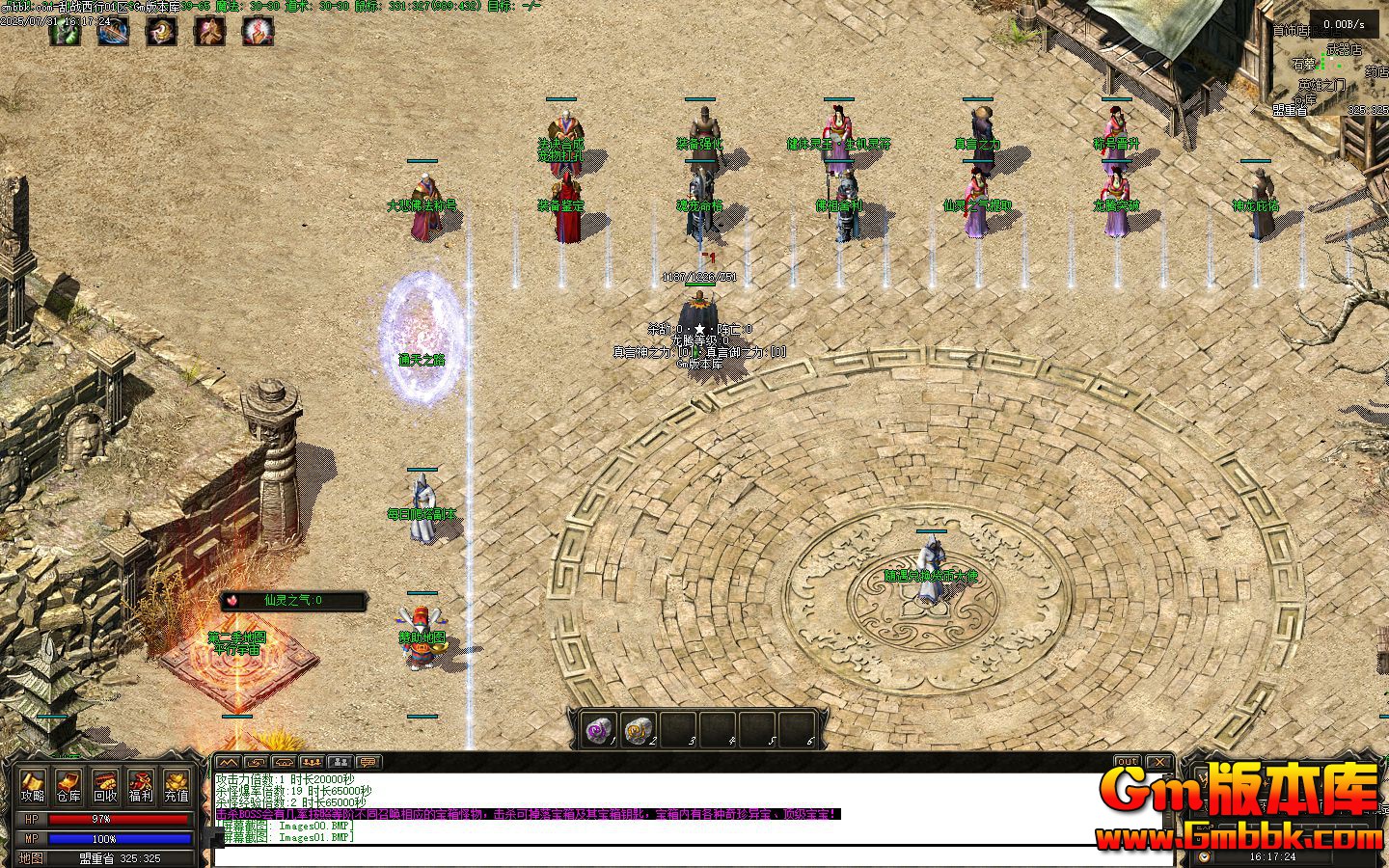The image size is (1389, 868).
Task: Switch to the mountain-icon chat channel tab
Action: point(227,762)
